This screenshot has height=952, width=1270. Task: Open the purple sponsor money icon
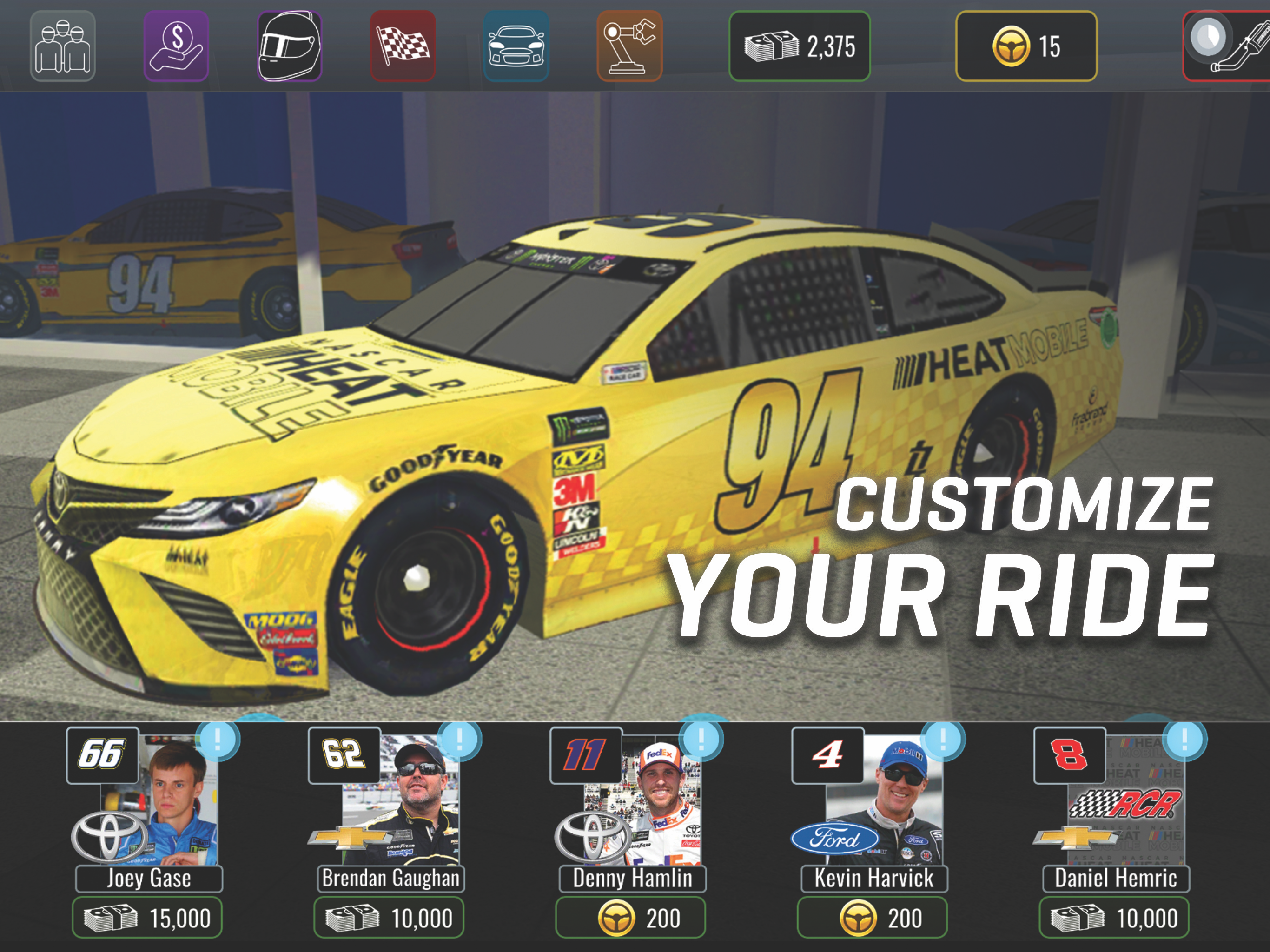tap(176, 46)
